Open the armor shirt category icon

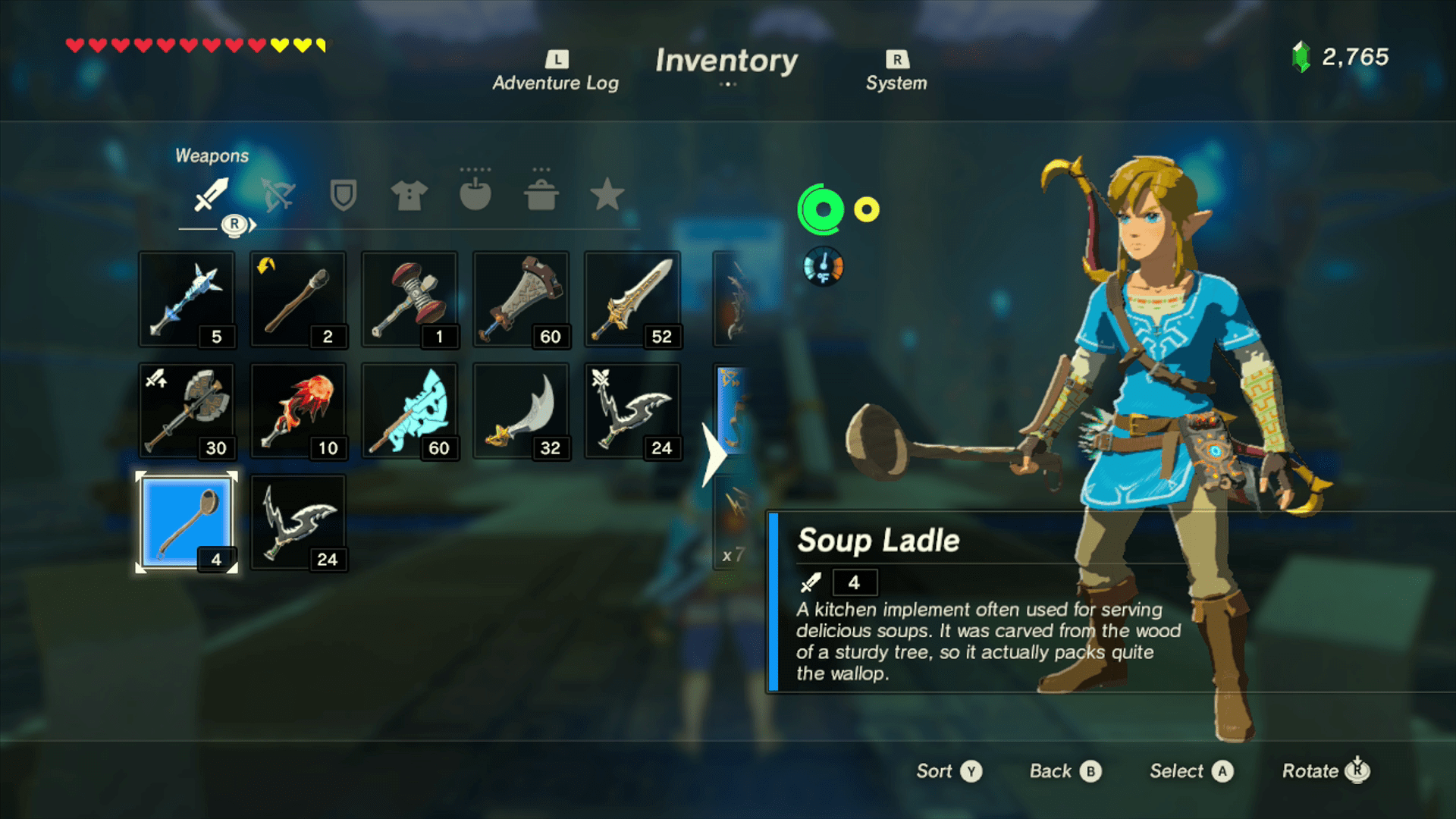pyautogui.click(x=409, y=196)
